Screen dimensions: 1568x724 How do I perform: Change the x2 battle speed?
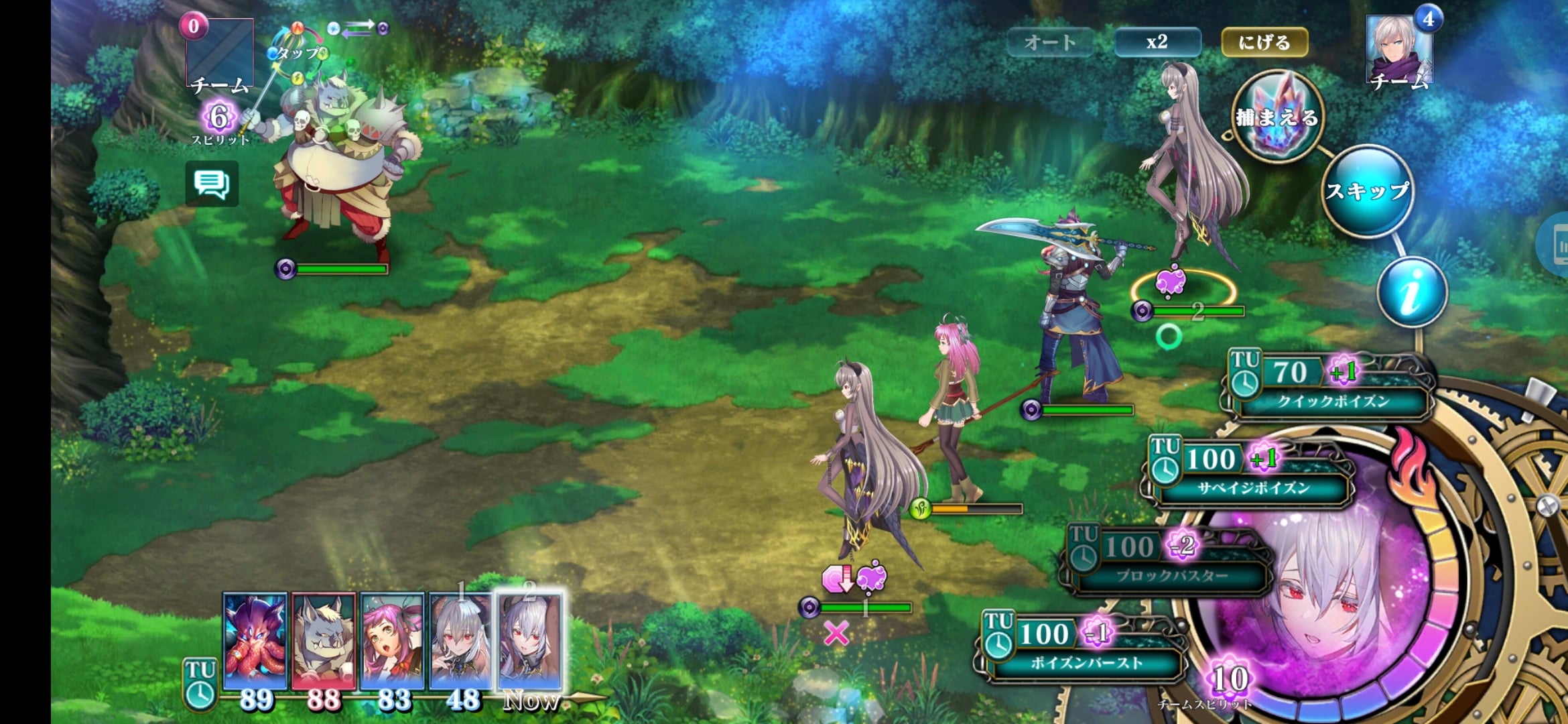[x=1157, y=42]
